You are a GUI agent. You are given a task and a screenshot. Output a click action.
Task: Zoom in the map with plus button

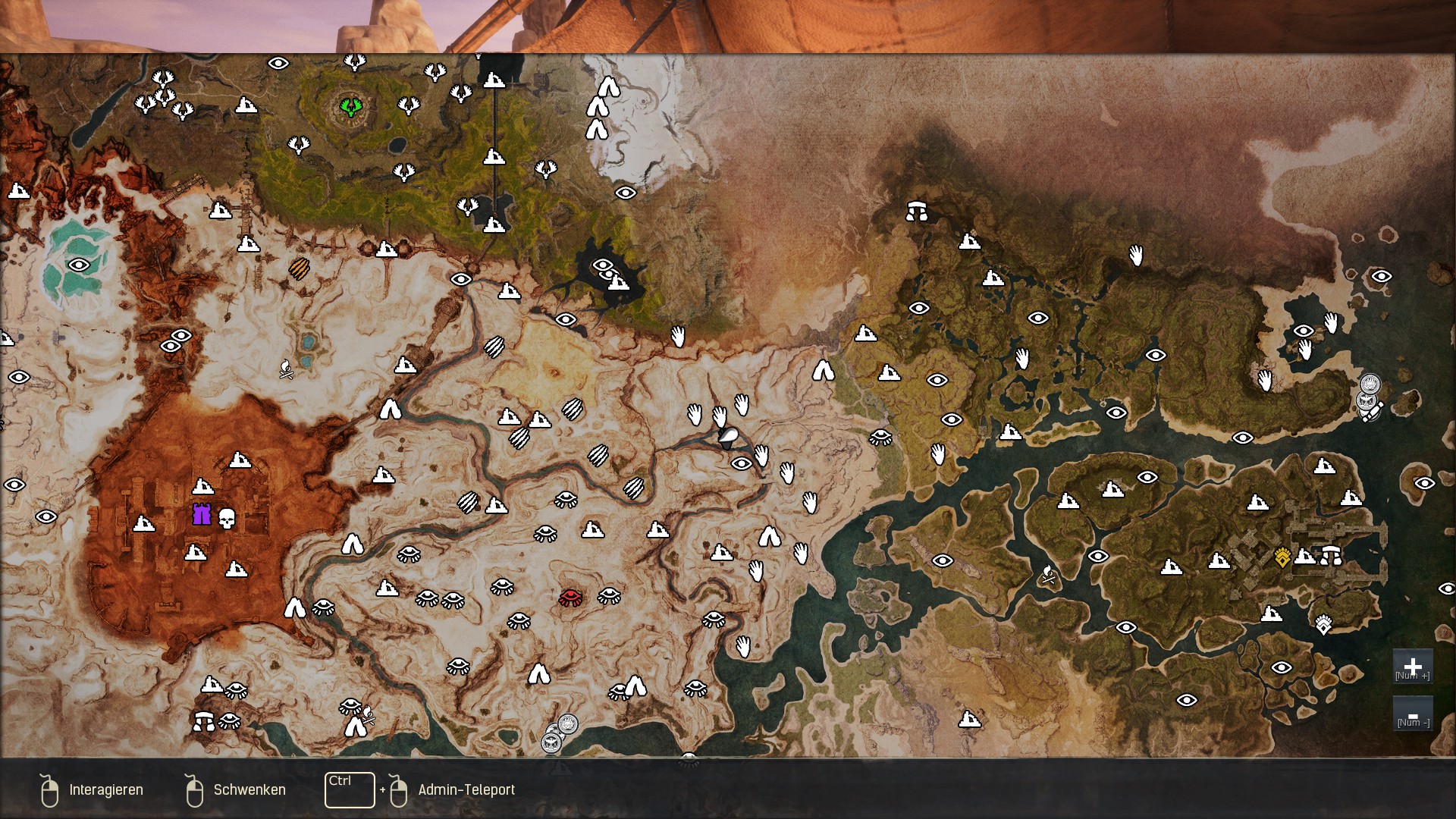1412,667
